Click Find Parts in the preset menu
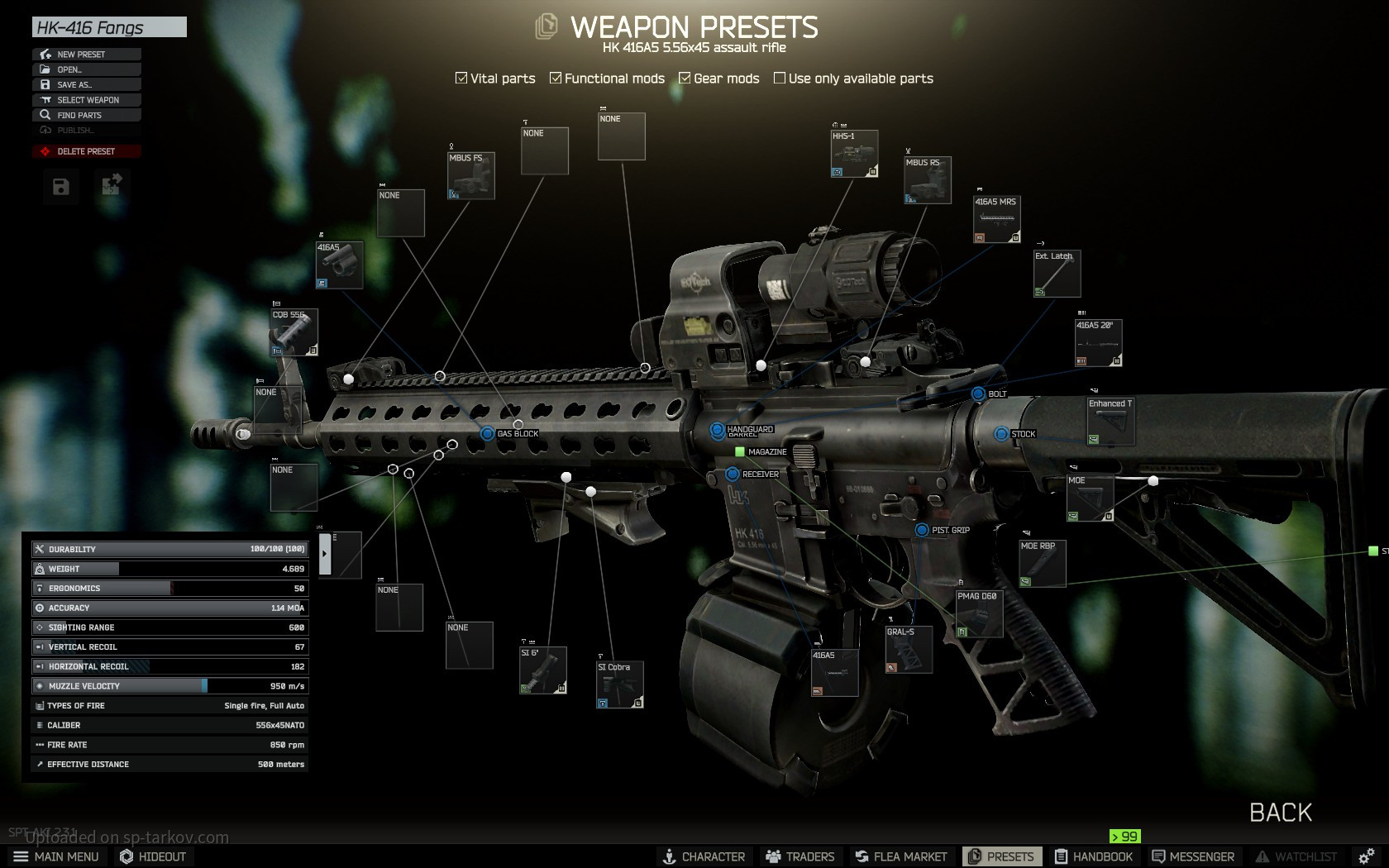Viewport: 1389px width, 868px height. pos(86,115)
